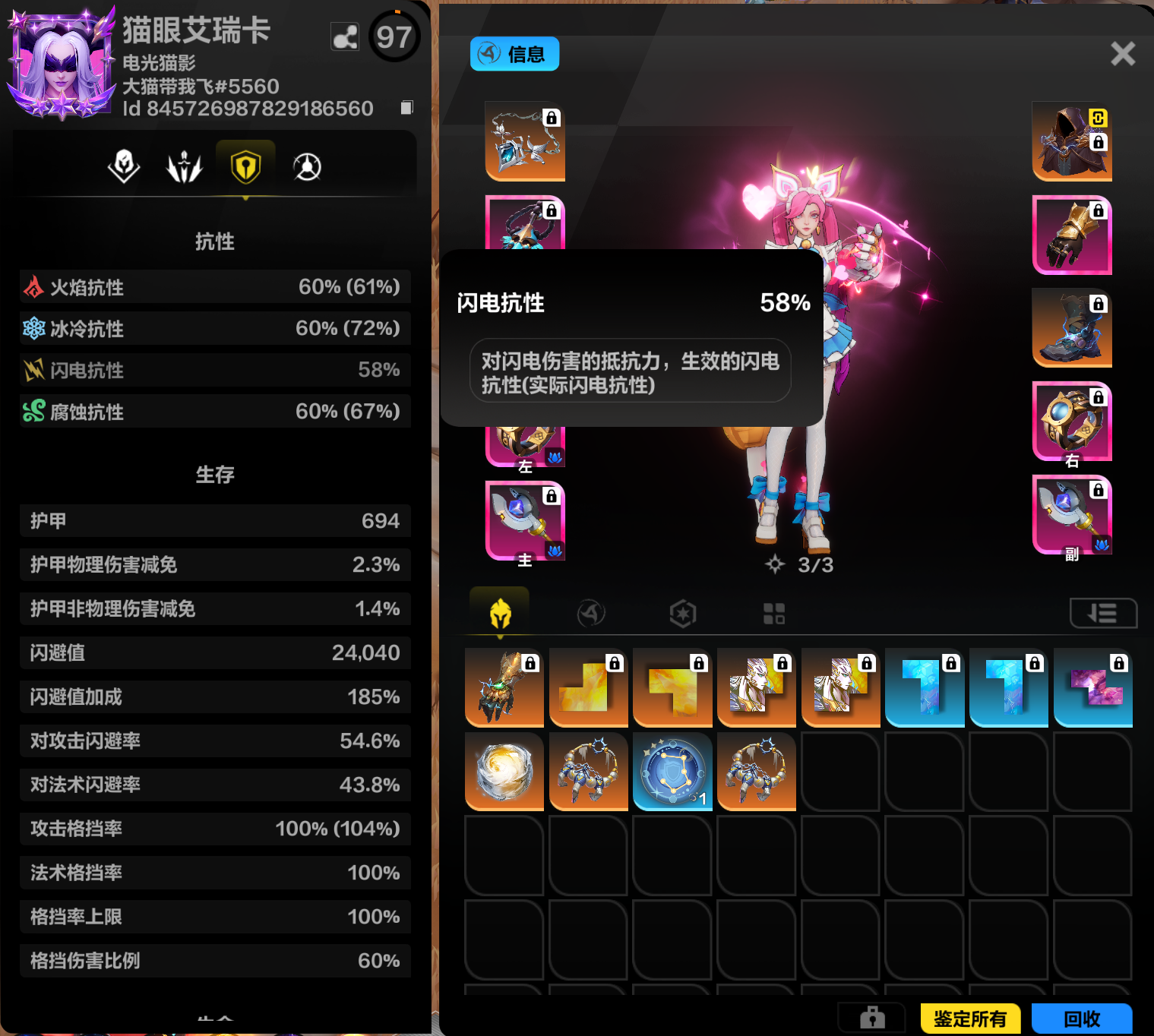Toggle the padlock on the main-hand weapon
Viewport: 1154px width, 1036px height.
click(x=552, y=494)
